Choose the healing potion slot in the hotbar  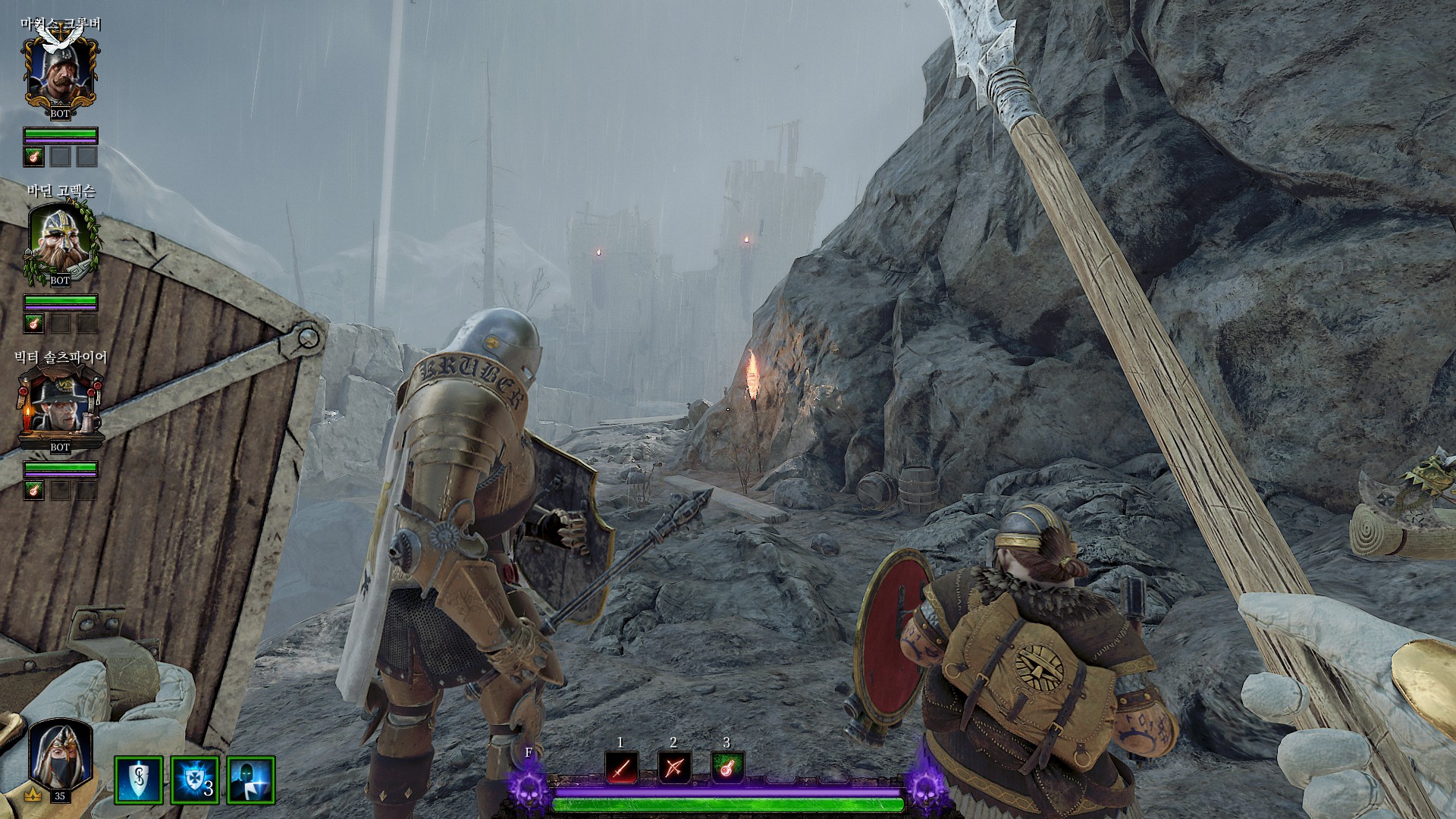[726, 768]
